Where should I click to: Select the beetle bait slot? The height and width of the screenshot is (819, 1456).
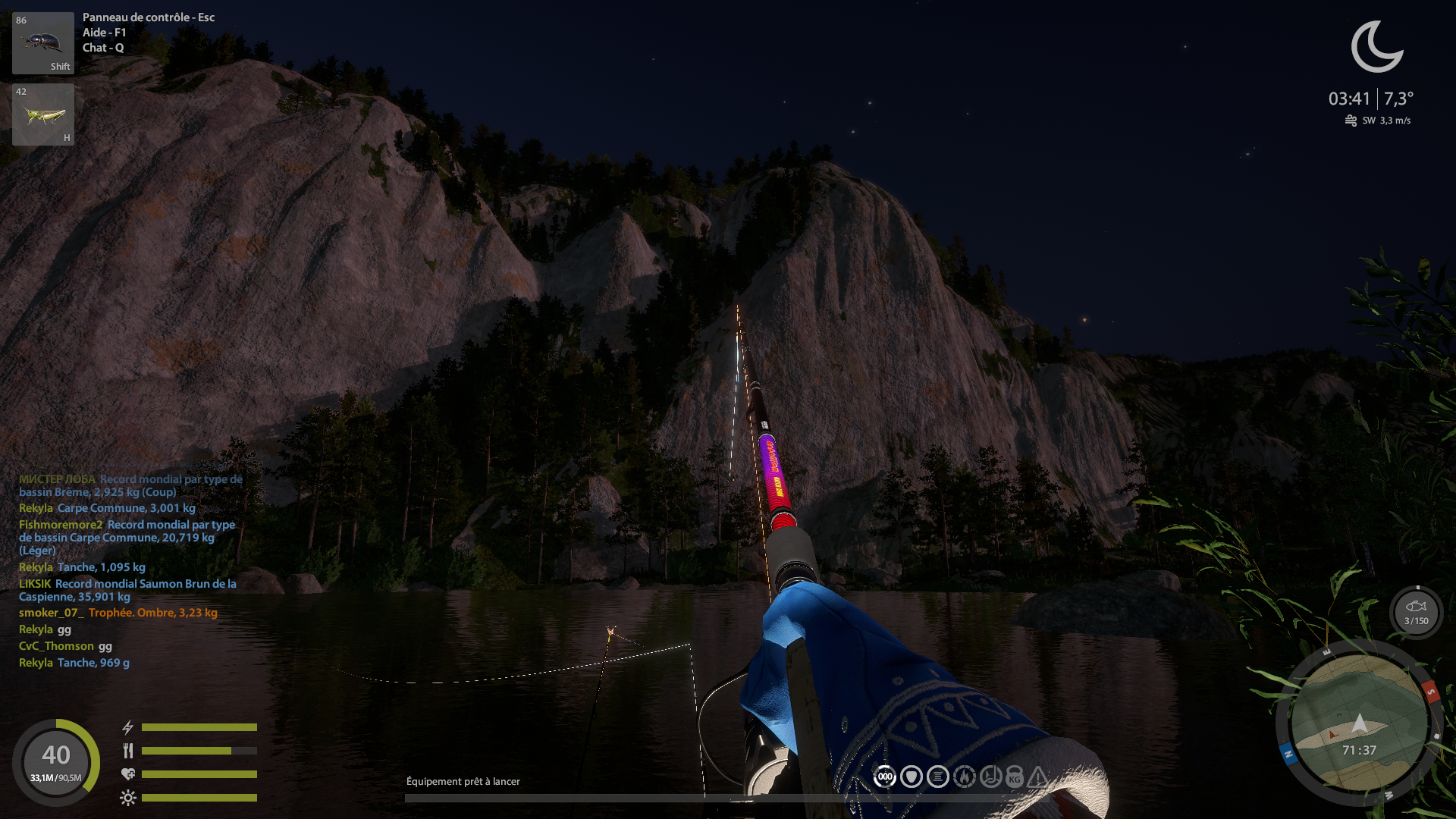click(43, 43)
